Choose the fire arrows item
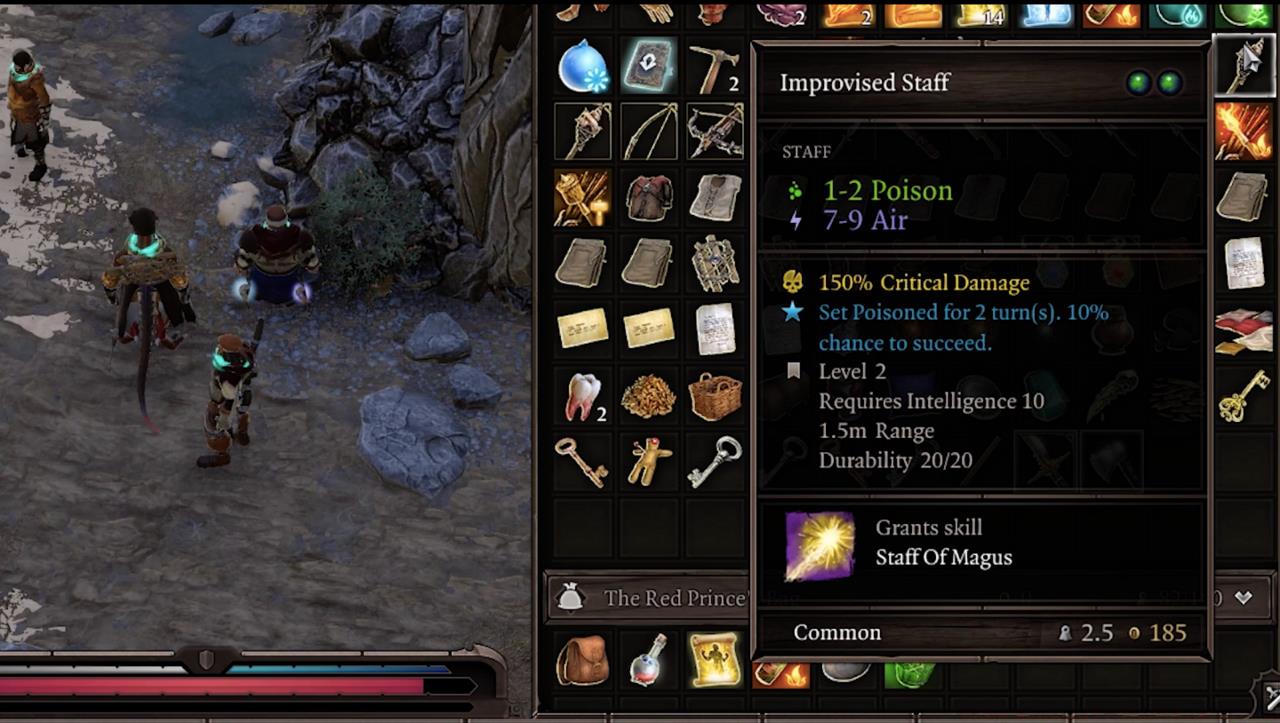Screen dimensions: 1280x723 (x=1245, y=131)
